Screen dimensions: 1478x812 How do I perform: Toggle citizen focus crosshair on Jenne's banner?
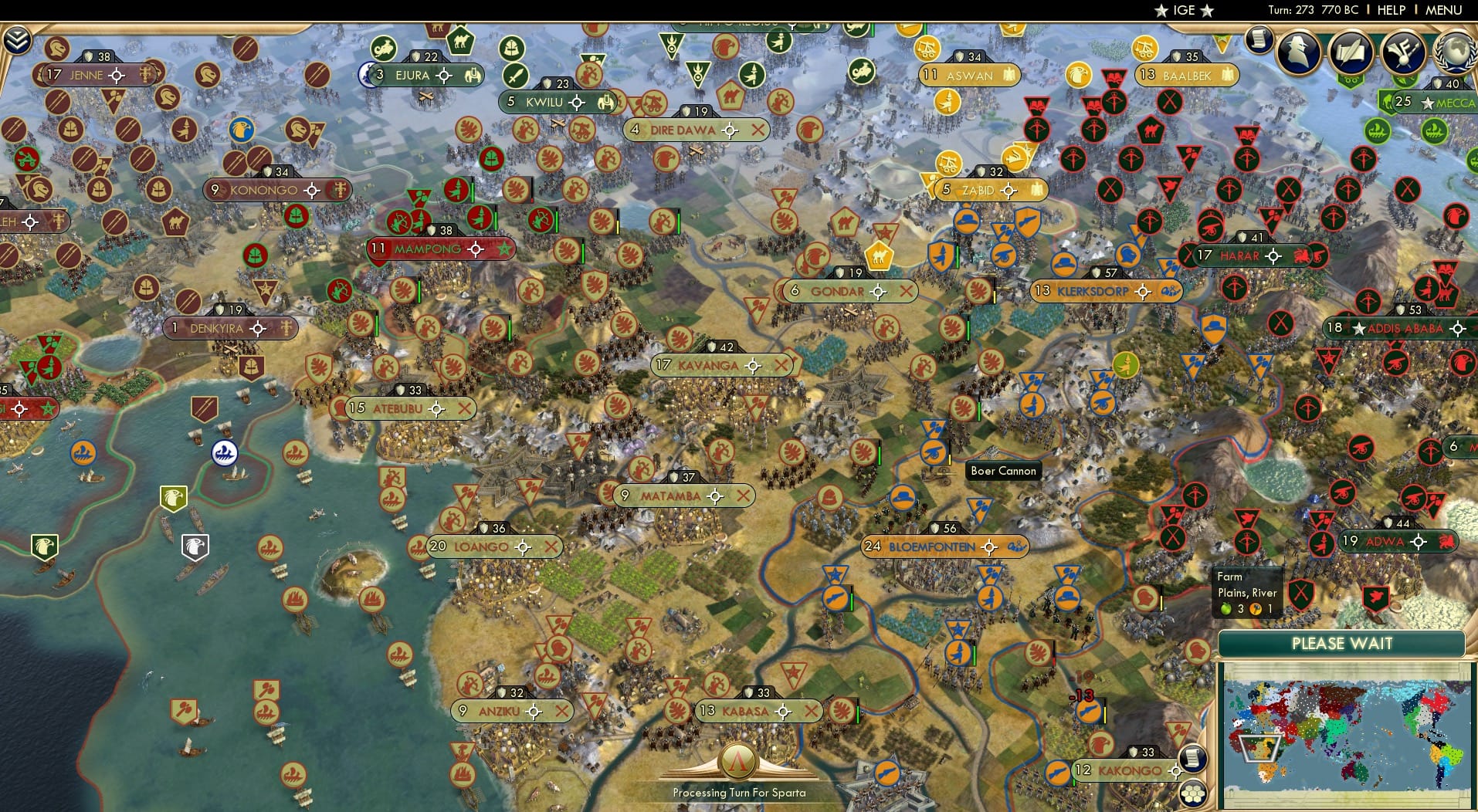click(116, 75)
